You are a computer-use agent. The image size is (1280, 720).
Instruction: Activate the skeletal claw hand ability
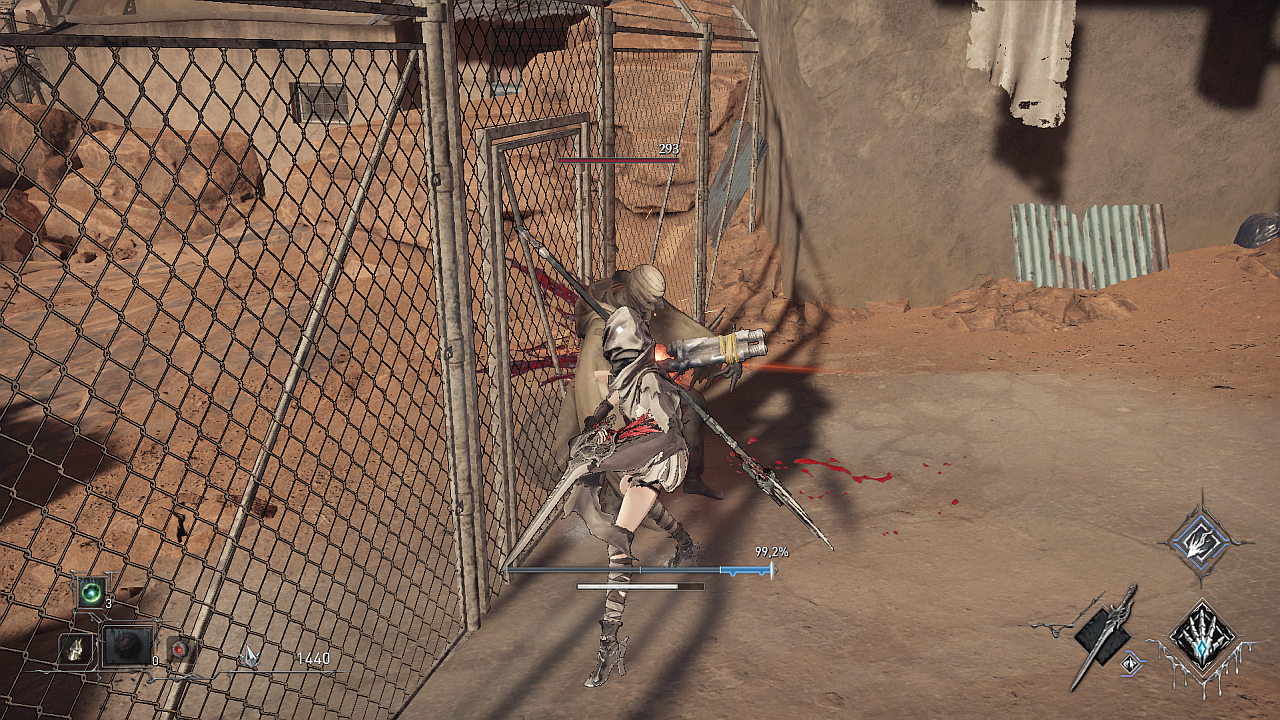(1203, 636)
